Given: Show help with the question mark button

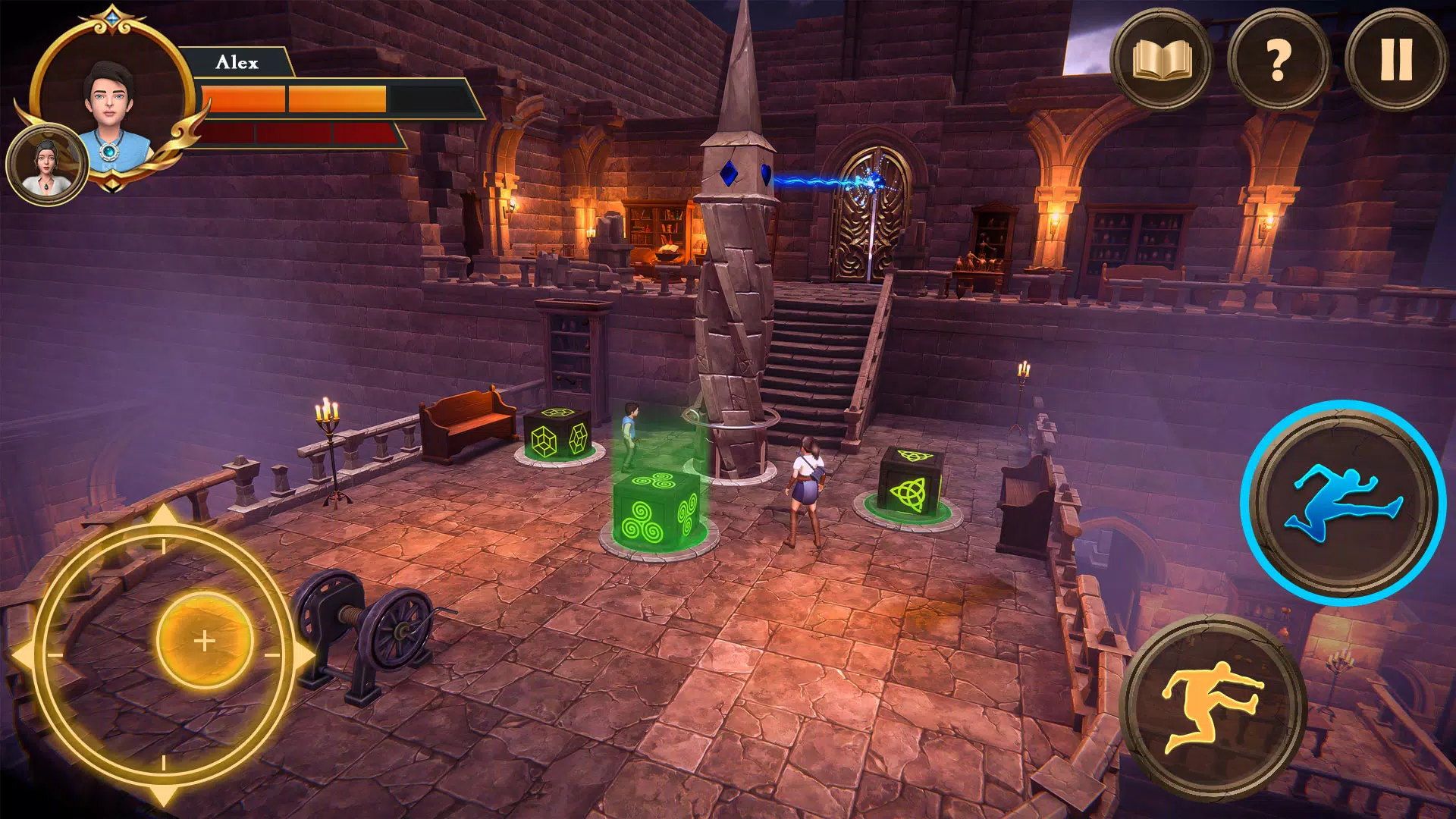Looking at the screenshot, I should pos(1278,60).
